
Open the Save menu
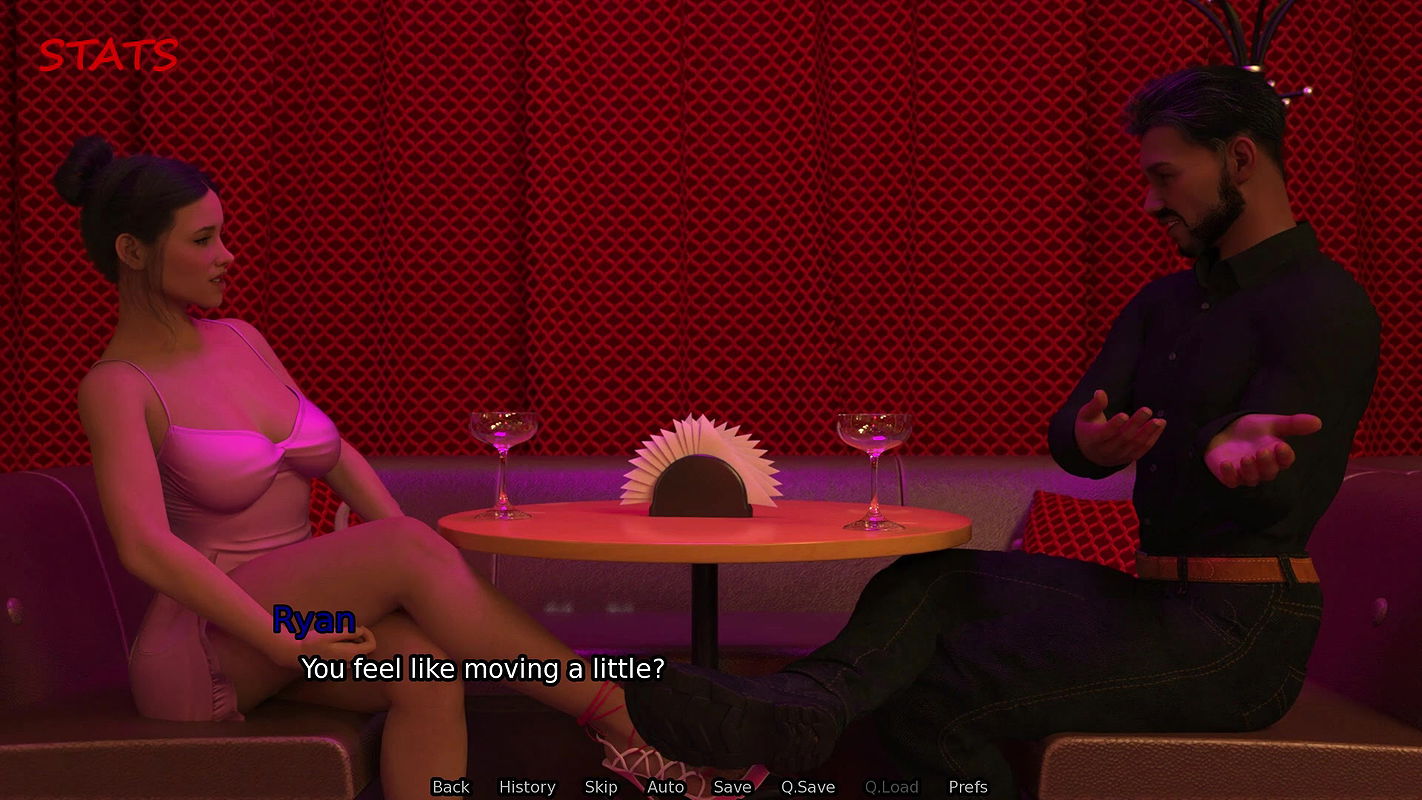(732, 787)
